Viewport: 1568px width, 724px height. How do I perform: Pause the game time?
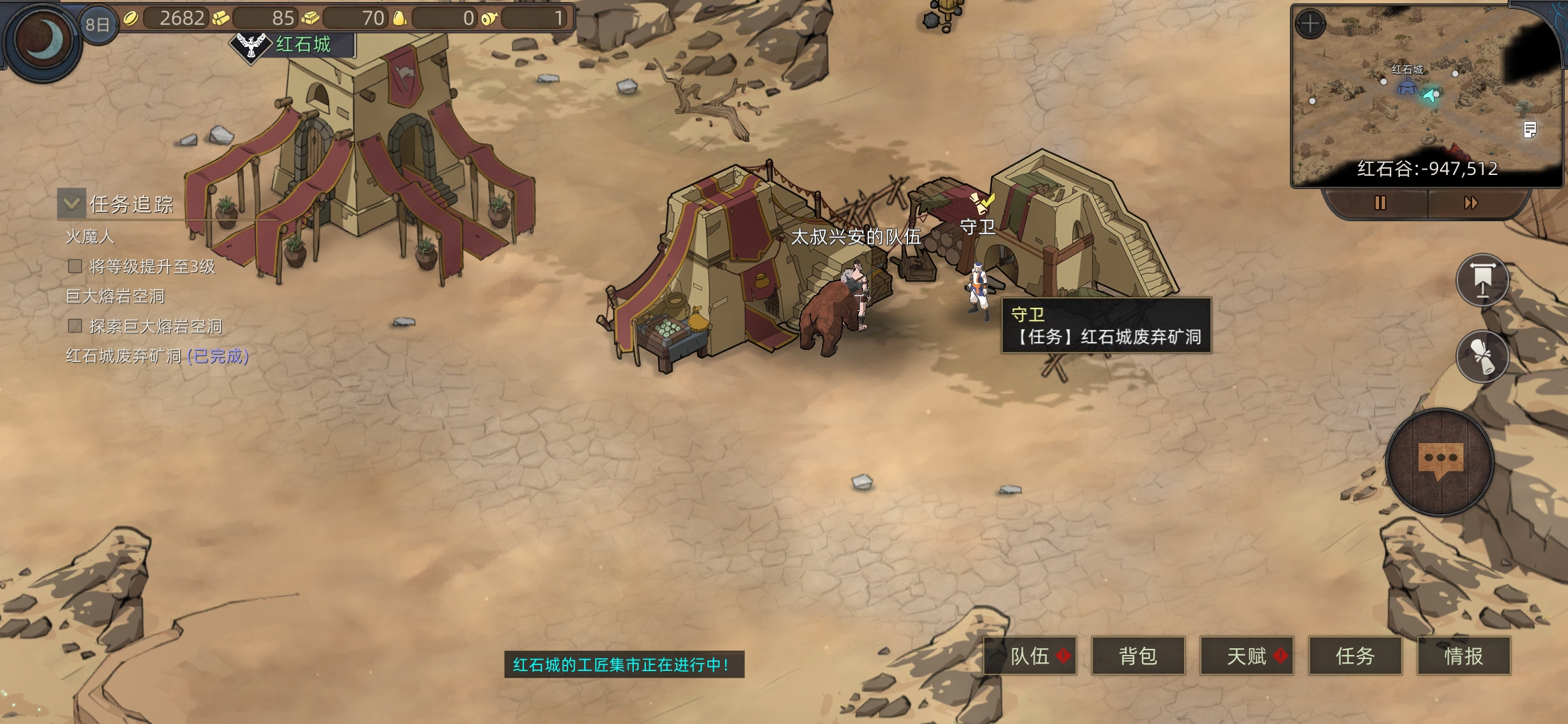click(x=1380, y=202)
